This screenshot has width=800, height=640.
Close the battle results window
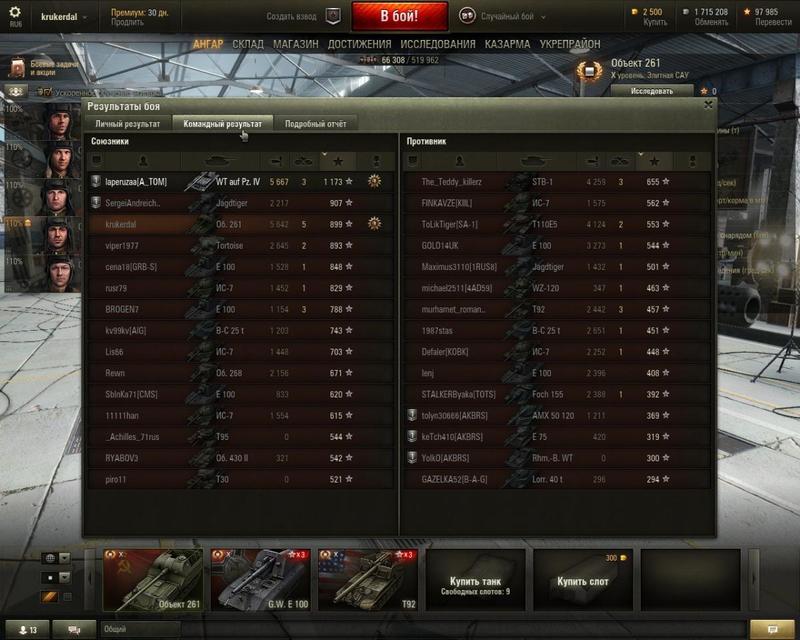(x=708, y=104)
